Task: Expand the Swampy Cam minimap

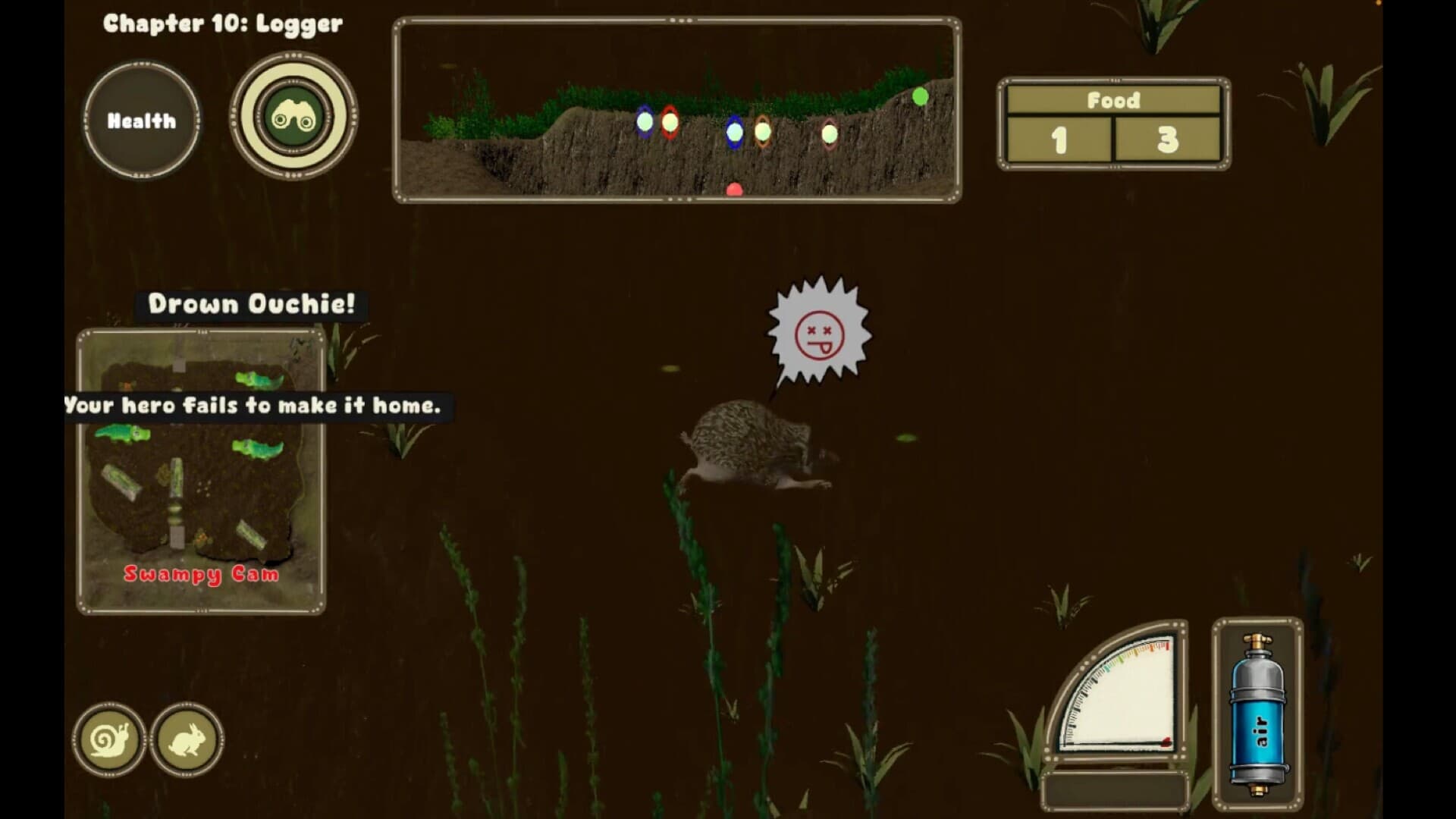Action: click(x=201, y=470)
